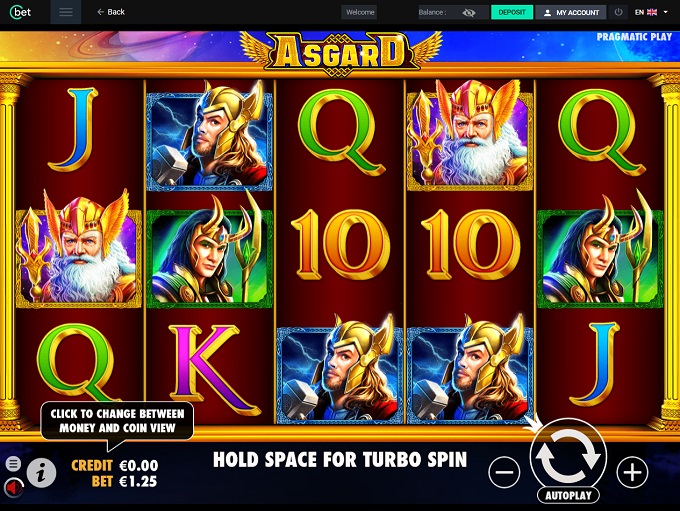Viewport: 680px width, 511px height.
Task: Open the game info paytable
Action: pyautogui.click(x=41, y=472)
